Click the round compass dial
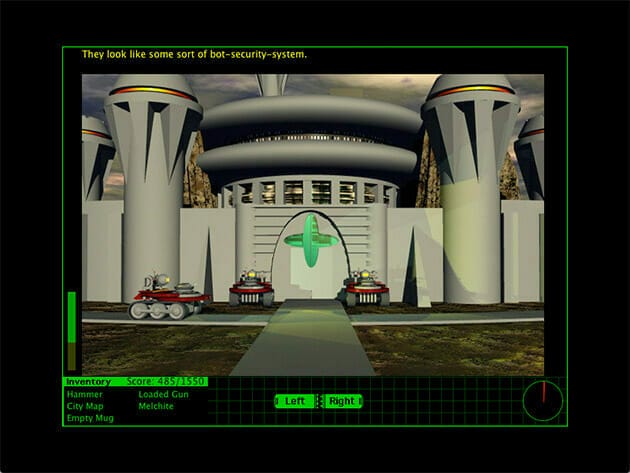Viewport: 630px width, 473px height. 543,401
